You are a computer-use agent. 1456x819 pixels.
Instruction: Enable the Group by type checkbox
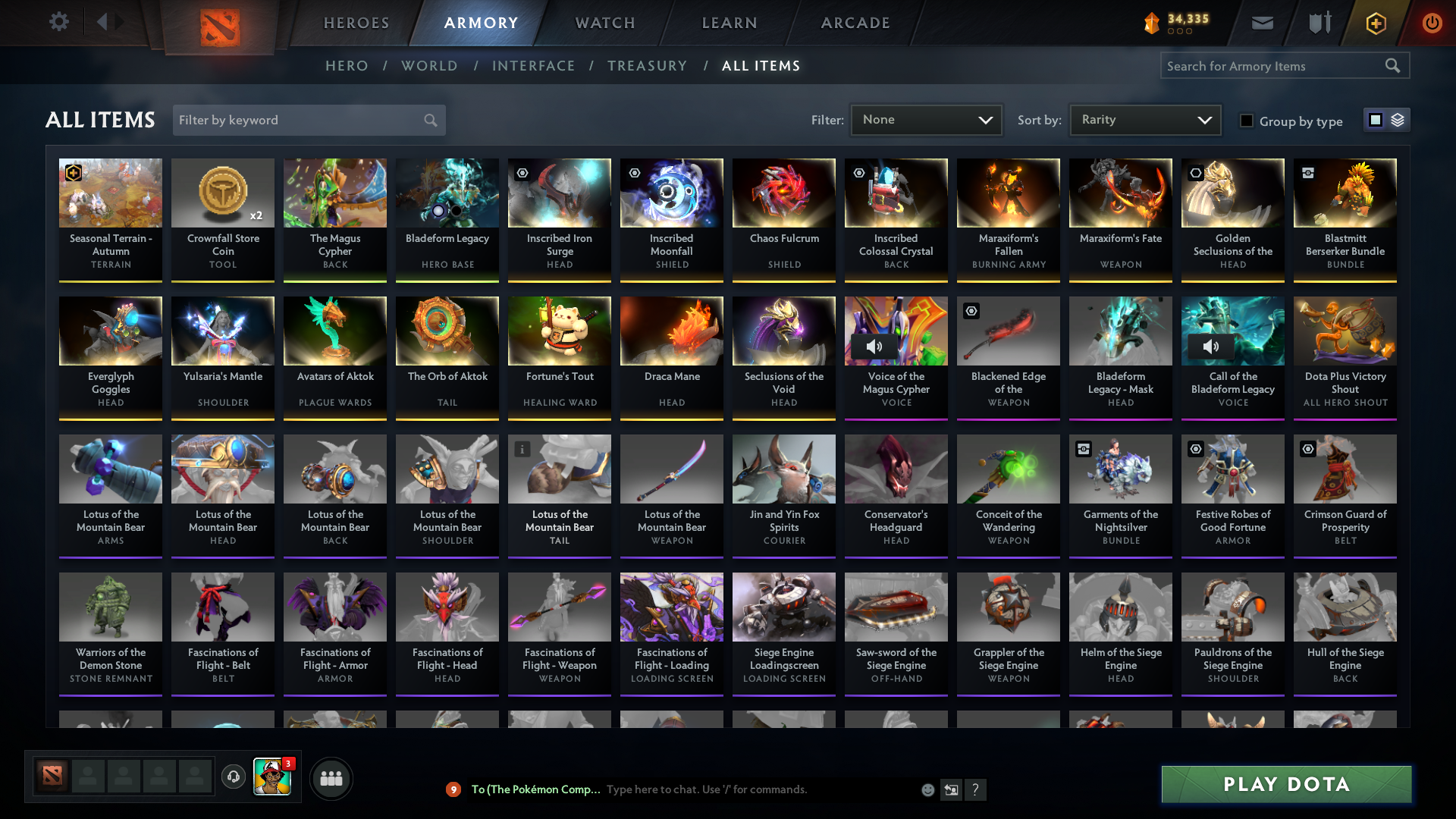[x=1247, y=120]
